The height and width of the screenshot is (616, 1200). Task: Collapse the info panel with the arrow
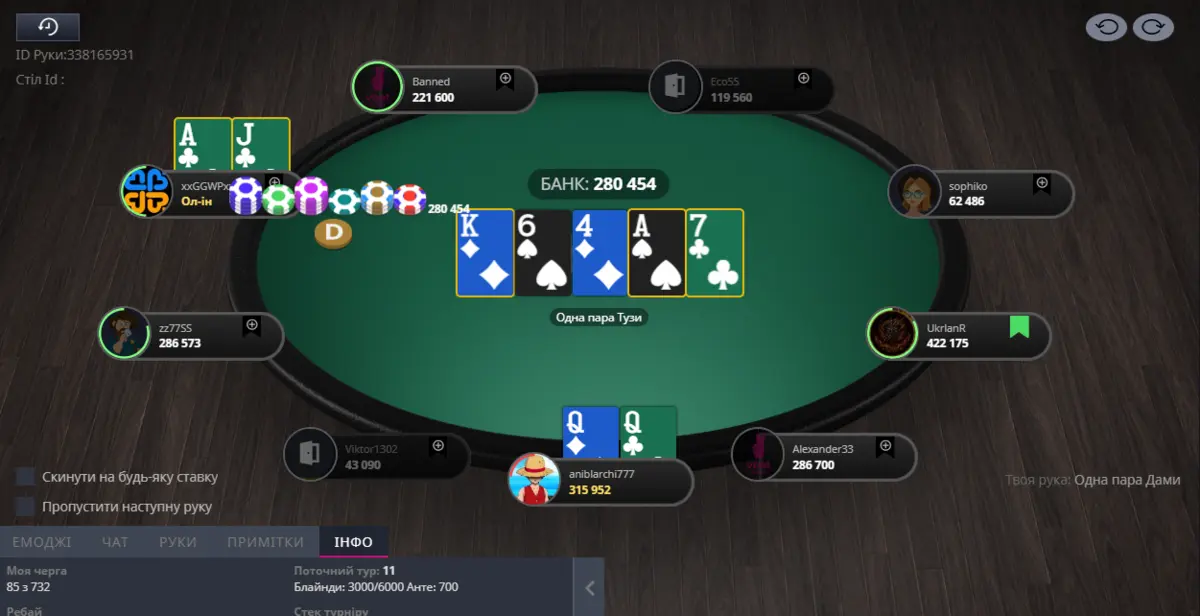click(x=589, y=588)
